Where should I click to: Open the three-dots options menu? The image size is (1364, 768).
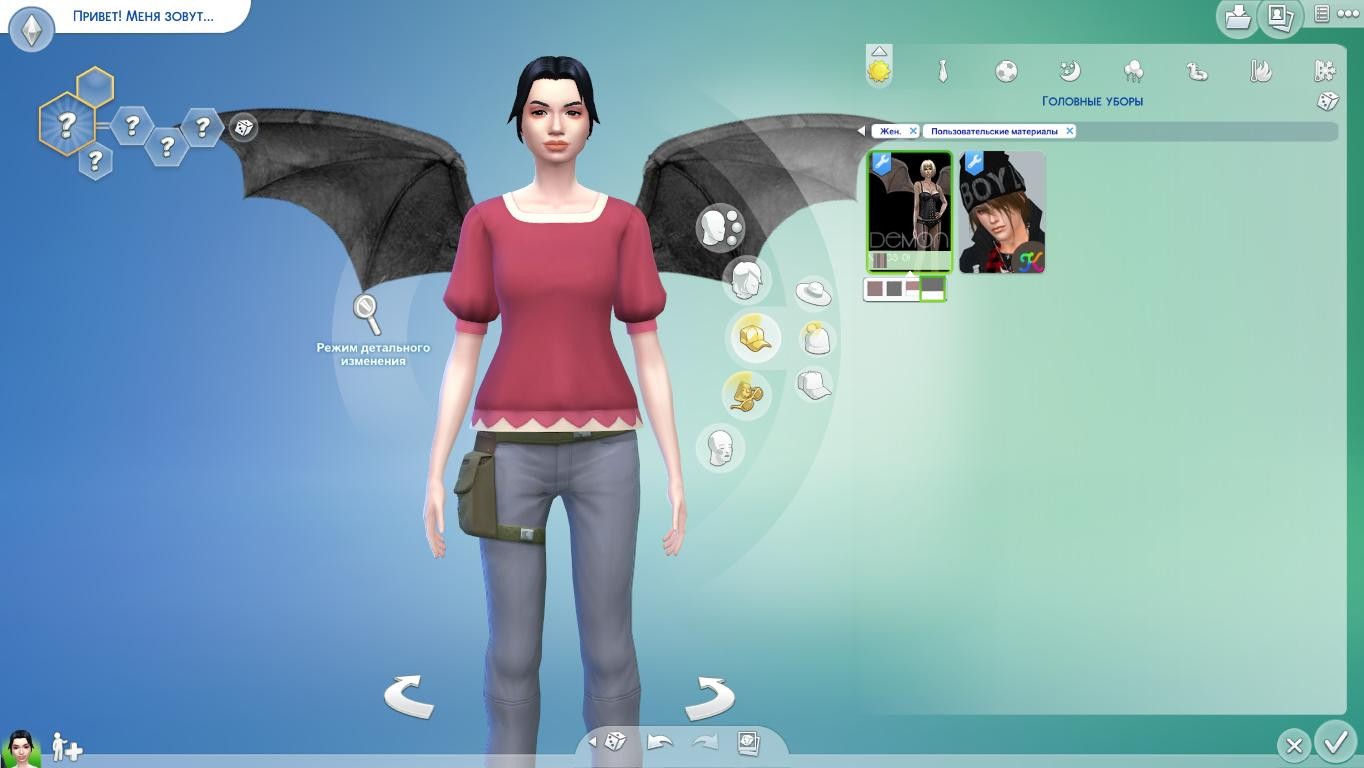tap(1348, 14)
